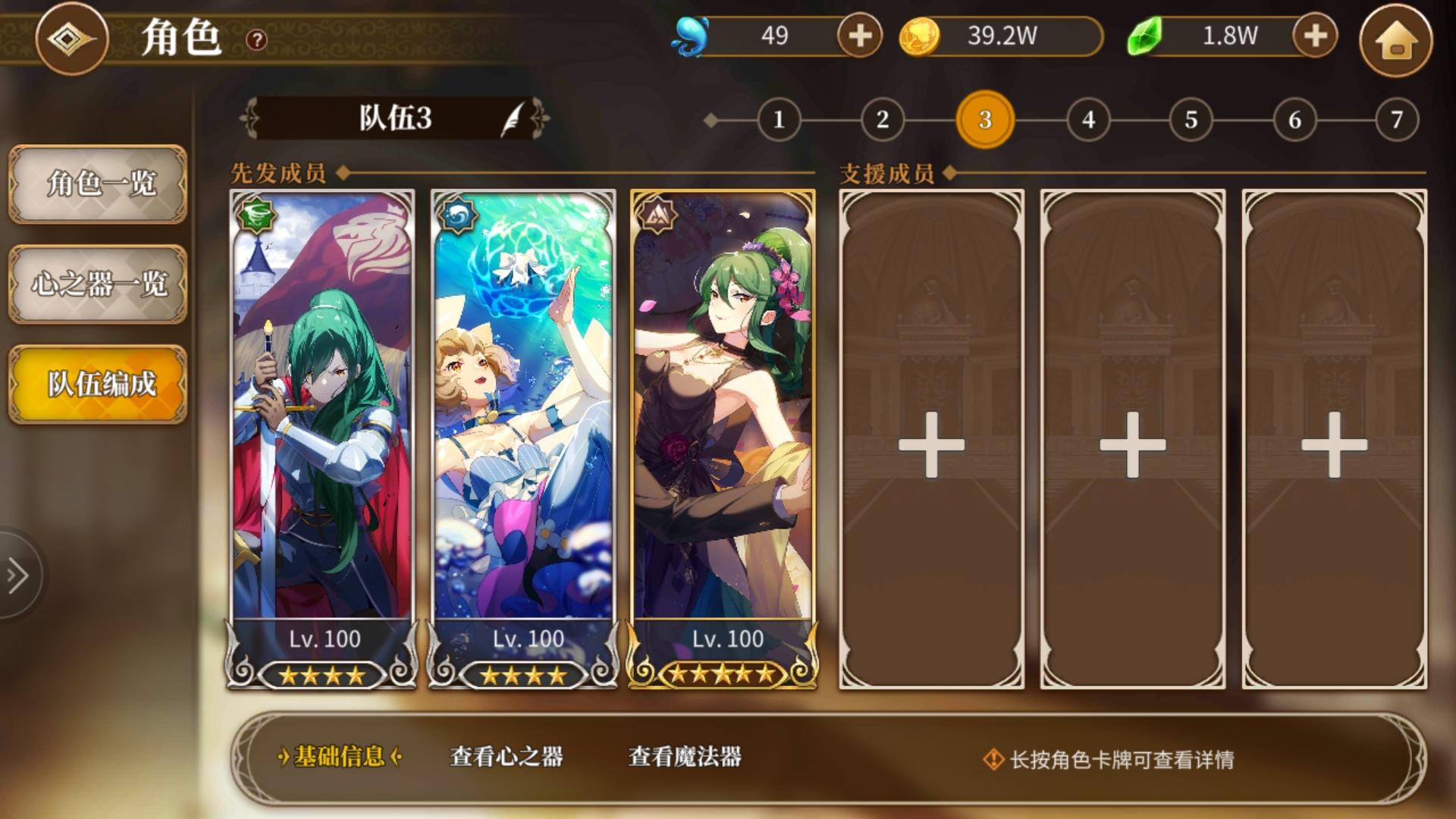
Task: Switch to team tab 5
Action: tap(1191, 119)
